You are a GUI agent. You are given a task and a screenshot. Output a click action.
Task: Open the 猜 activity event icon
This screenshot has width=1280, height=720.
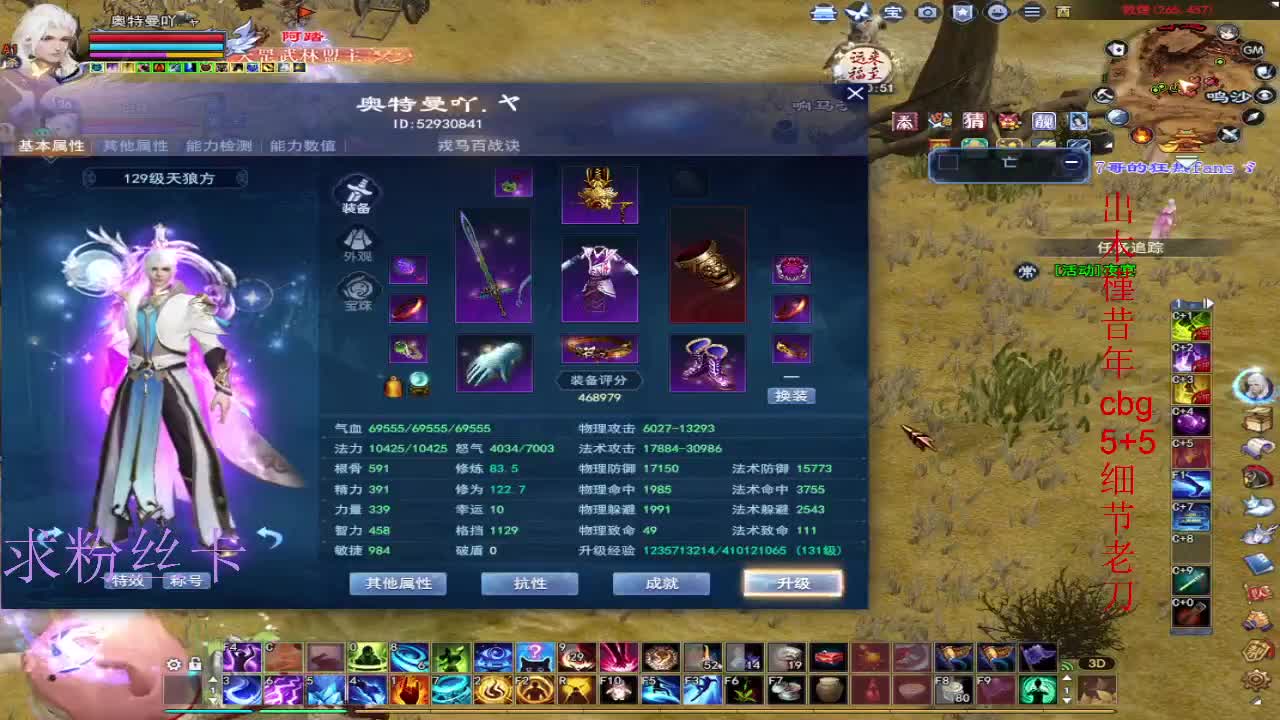(975, 122)
